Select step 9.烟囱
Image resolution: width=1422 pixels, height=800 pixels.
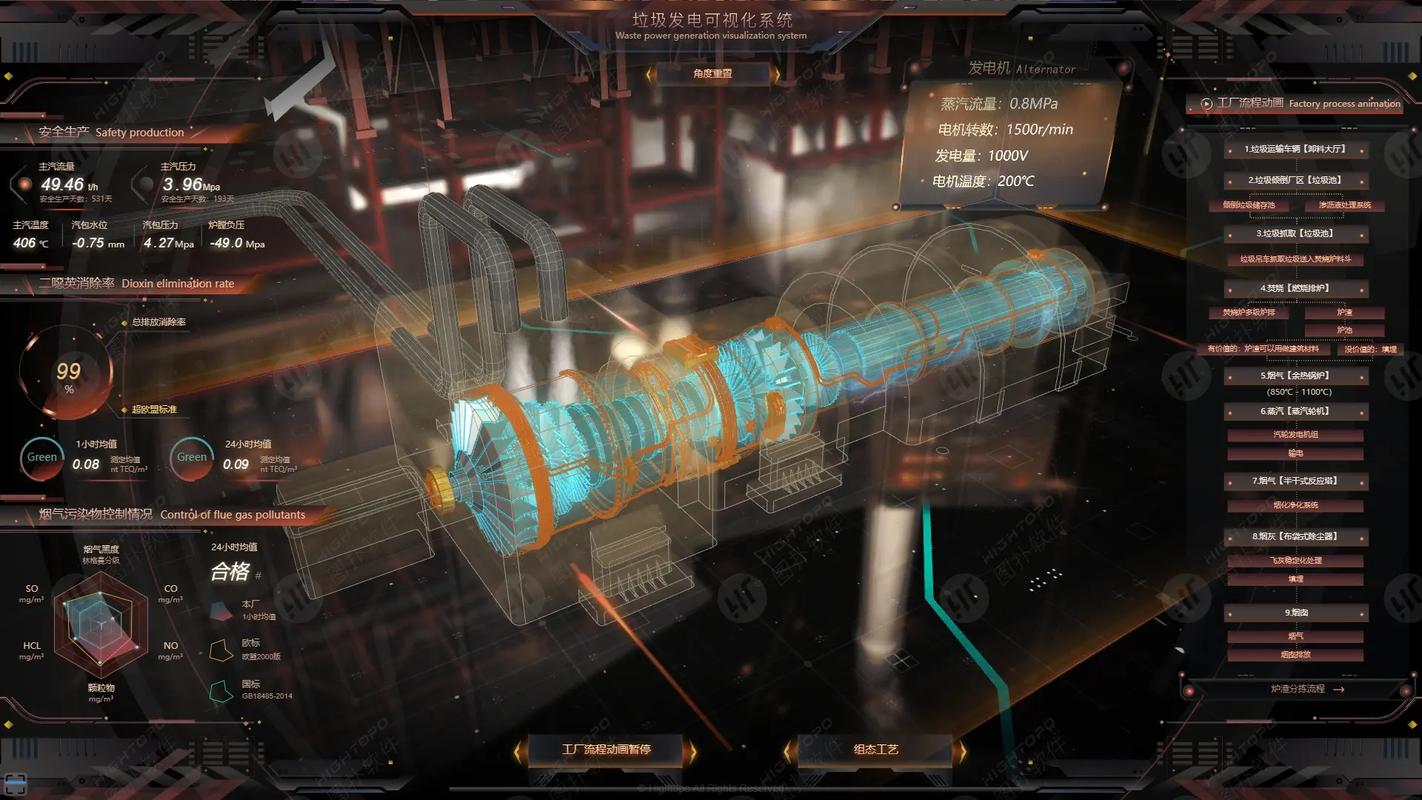1295,611
